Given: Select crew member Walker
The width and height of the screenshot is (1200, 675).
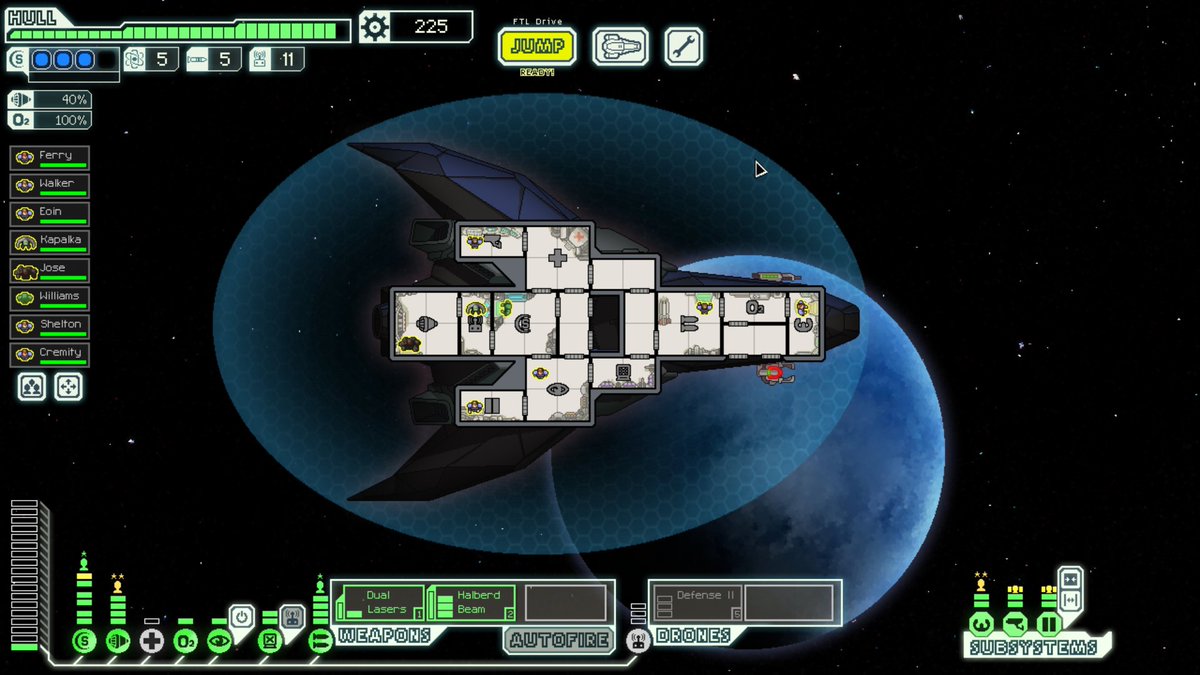Looking at the screenshot, I should click(x=50, y=185).
